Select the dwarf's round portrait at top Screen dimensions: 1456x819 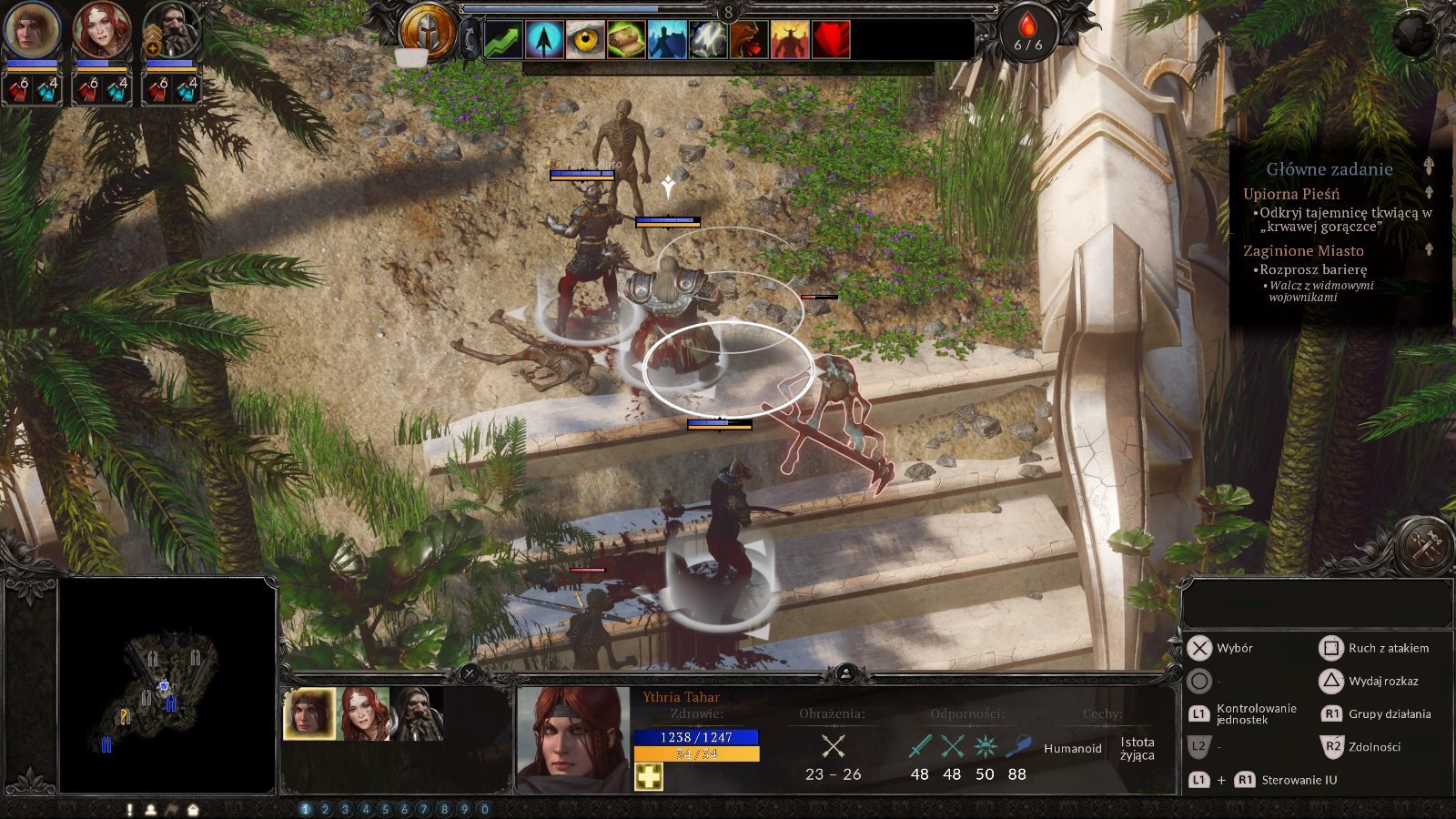point(170,31)
